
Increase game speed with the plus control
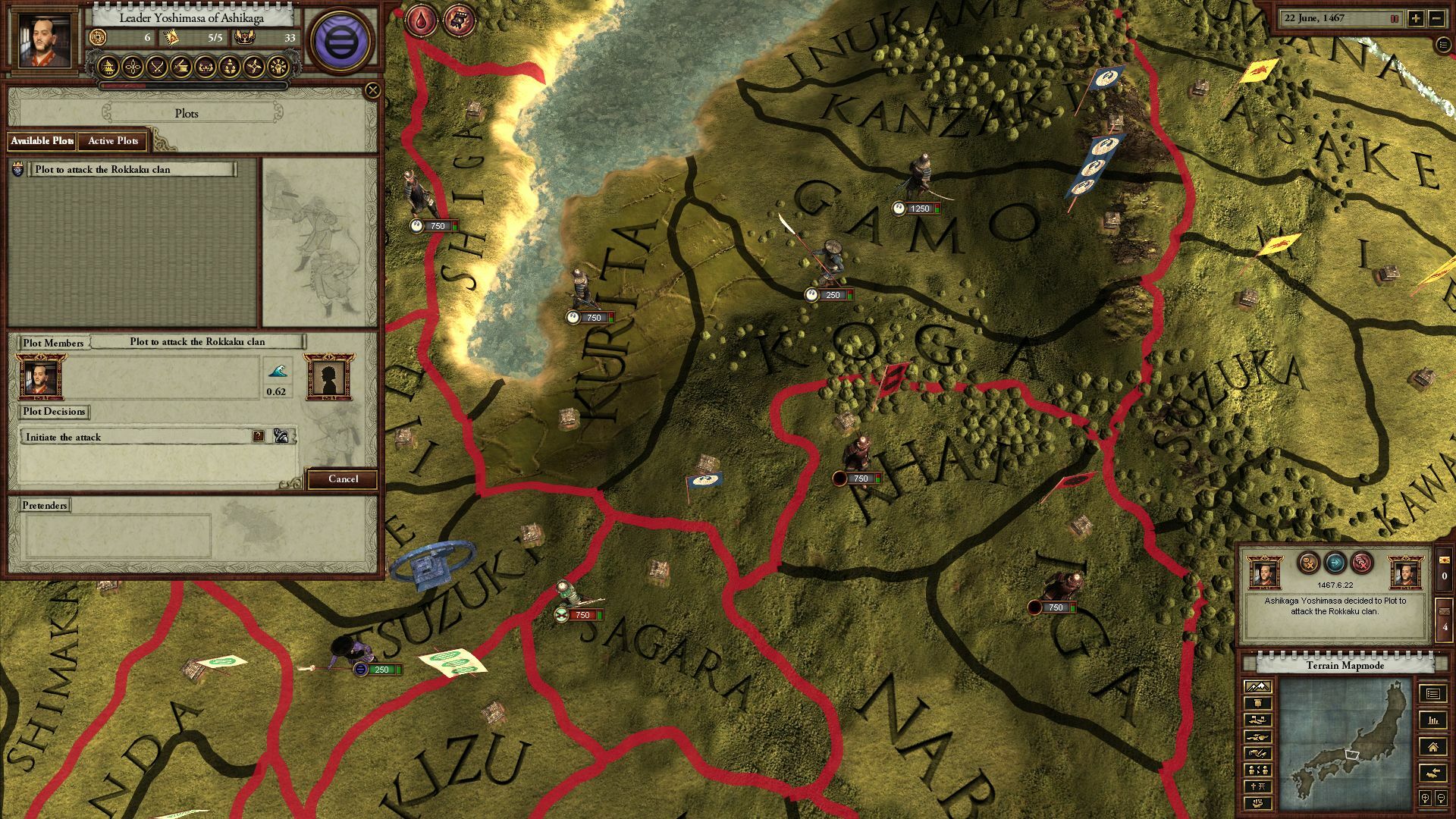1416,19
